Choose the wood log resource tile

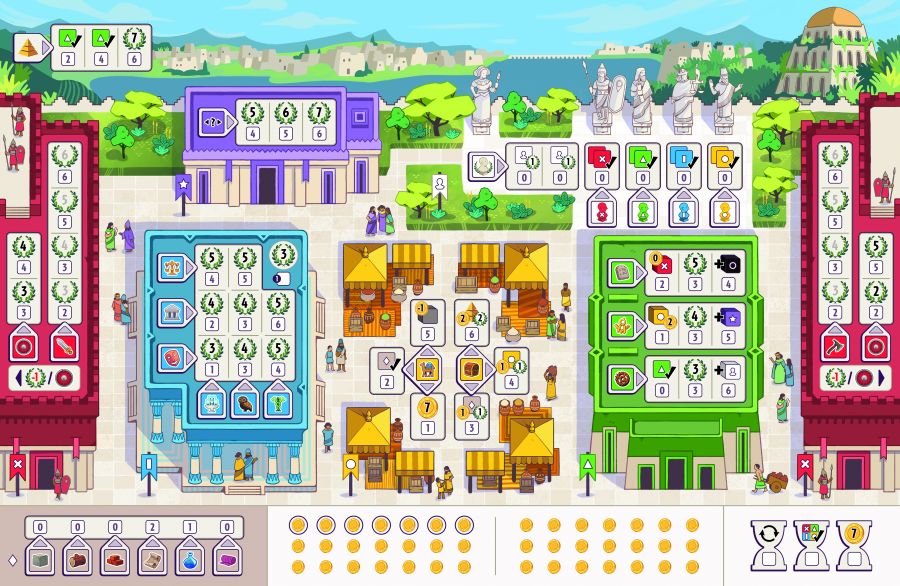tap(77, 558)
